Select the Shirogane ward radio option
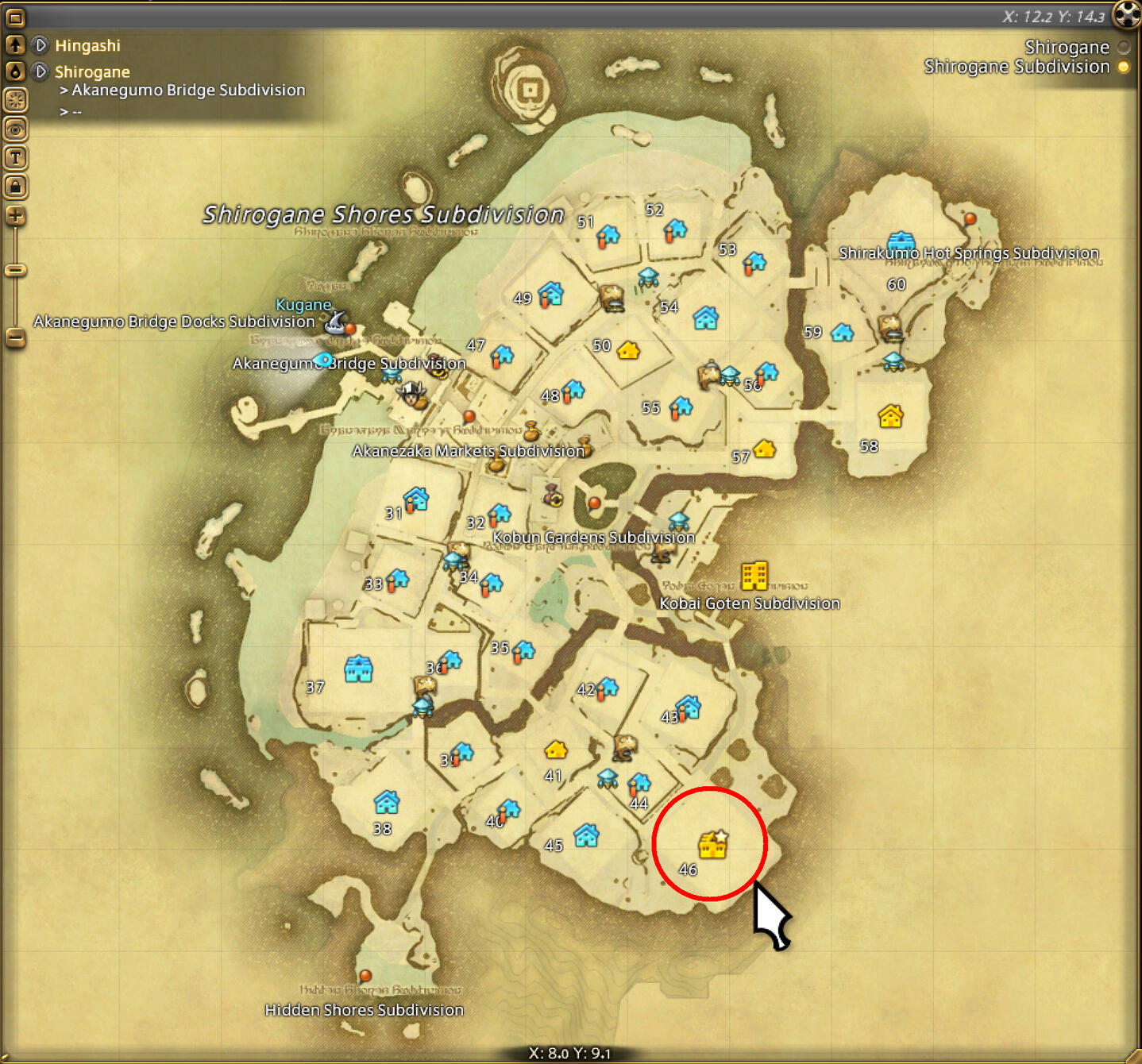The height and width of the screenshot is (1064, 1142). coord(1124,48)
